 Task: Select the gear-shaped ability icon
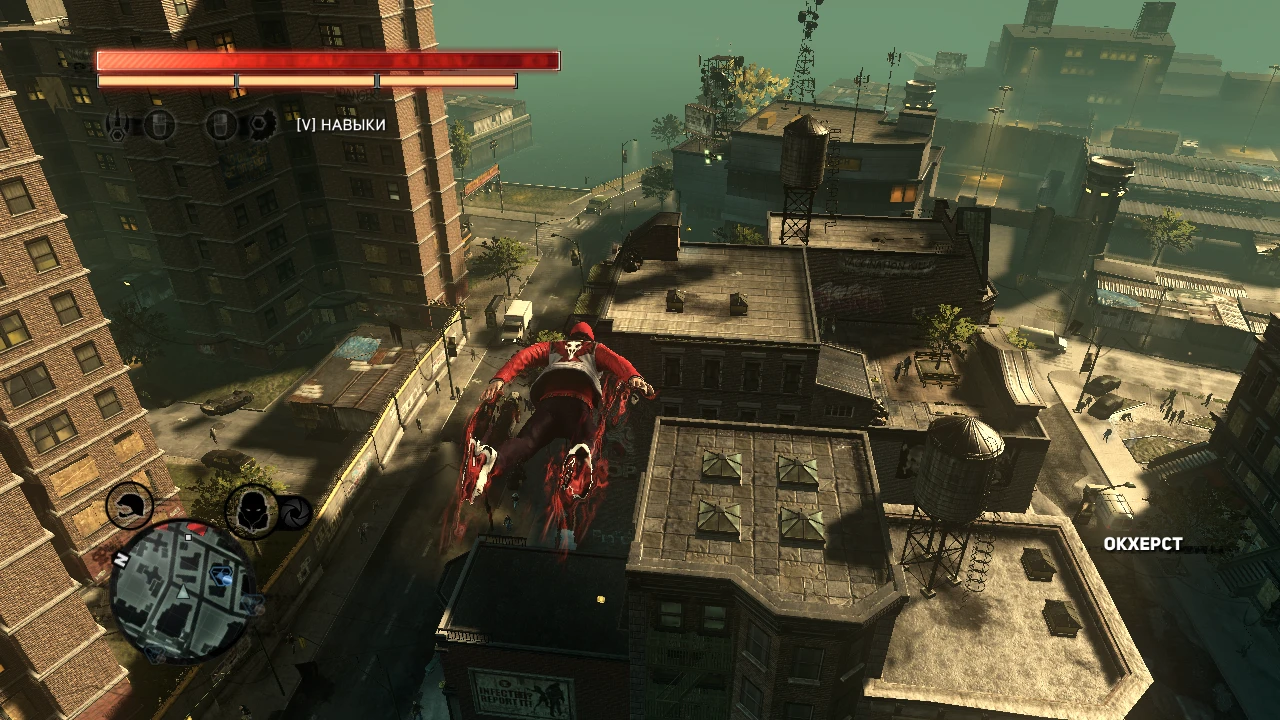[x=263, y=125]
